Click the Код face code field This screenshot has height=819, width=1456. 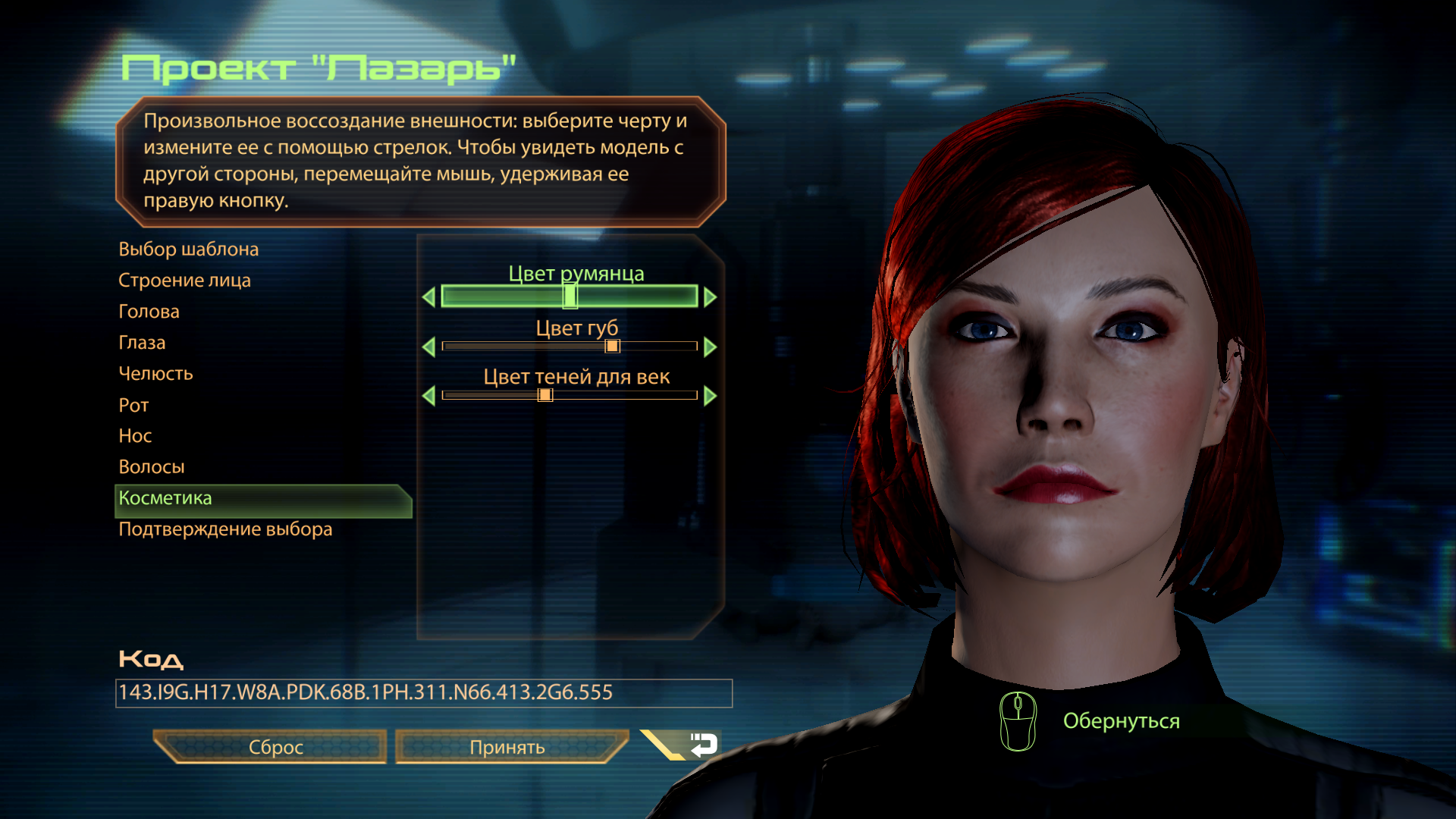pyautogui.click(x=423, y=693)
